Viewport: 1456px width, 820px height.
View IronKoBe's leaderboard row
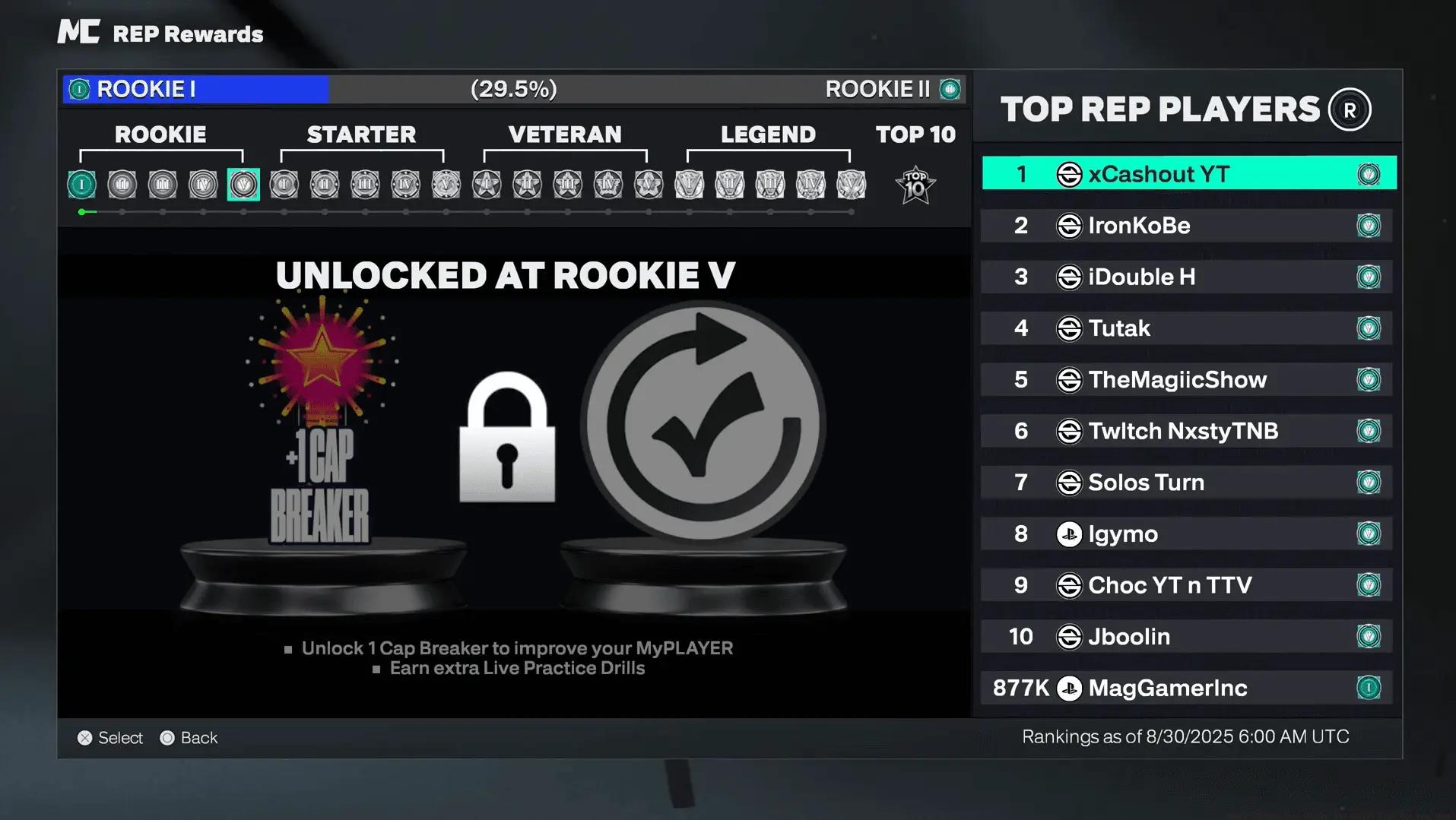pyautogui.click(x=1187, y=226)
